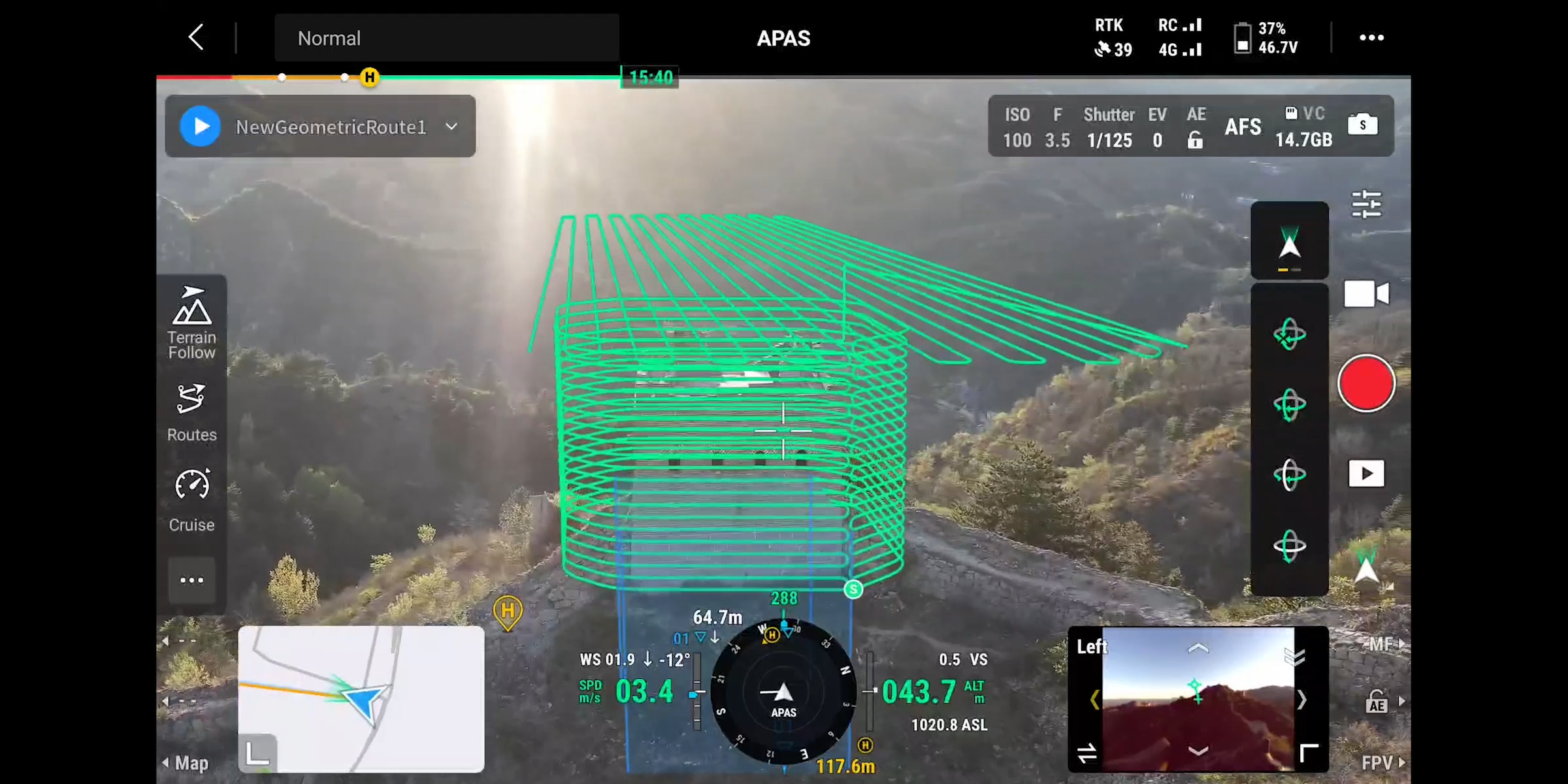
Task: Open the camera settings sliders panel
Action: [x=1367, y=204]
